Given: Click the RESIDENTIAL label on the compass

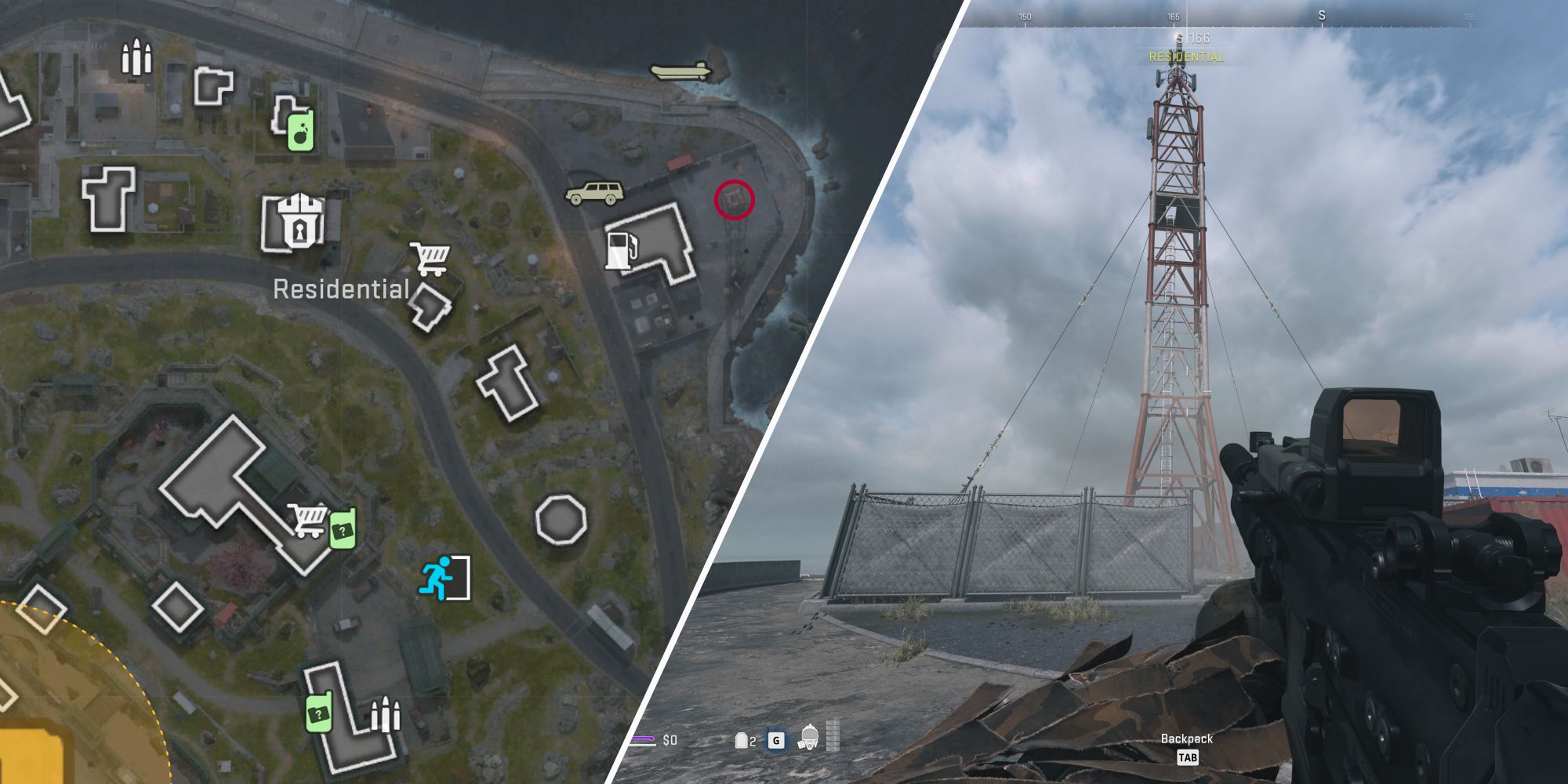Looking at the screenshot, I should (x=1185, y=56).
